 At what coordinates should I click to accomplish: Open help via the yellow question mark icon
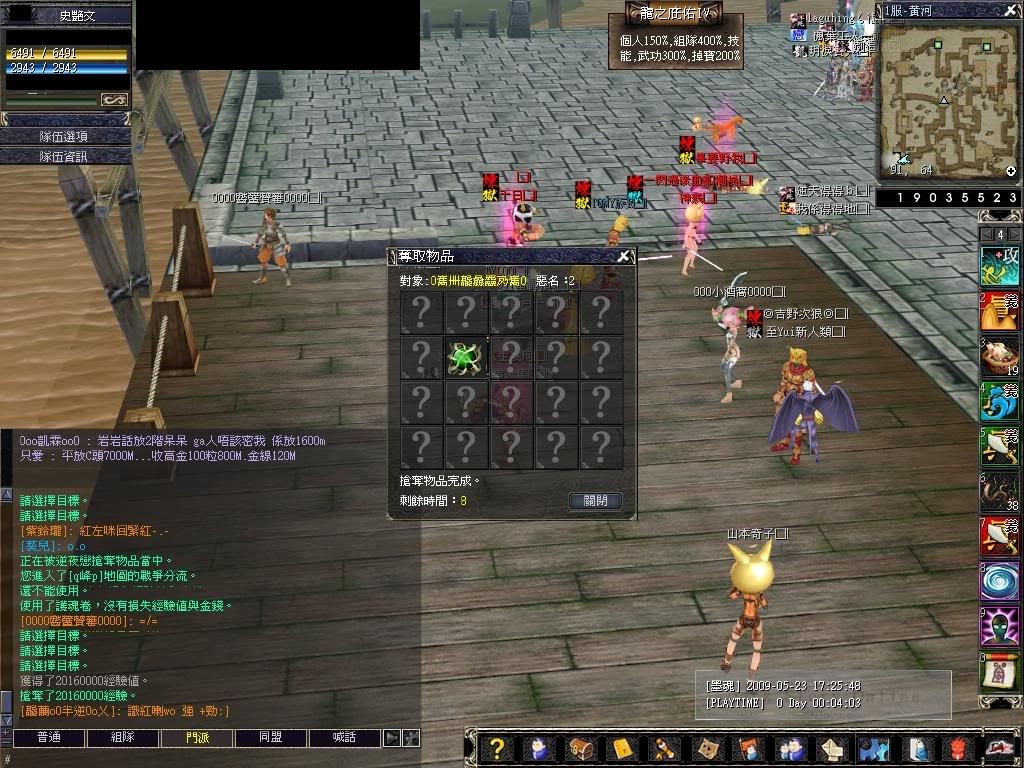[x=496, y=748]
